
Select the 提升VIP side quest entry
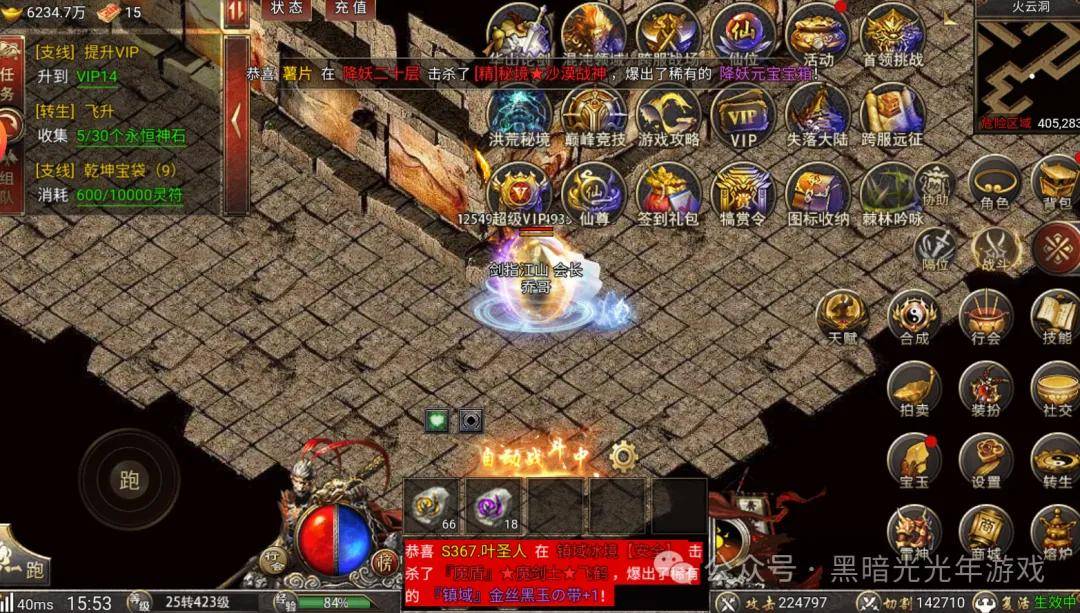click(88, 51)
